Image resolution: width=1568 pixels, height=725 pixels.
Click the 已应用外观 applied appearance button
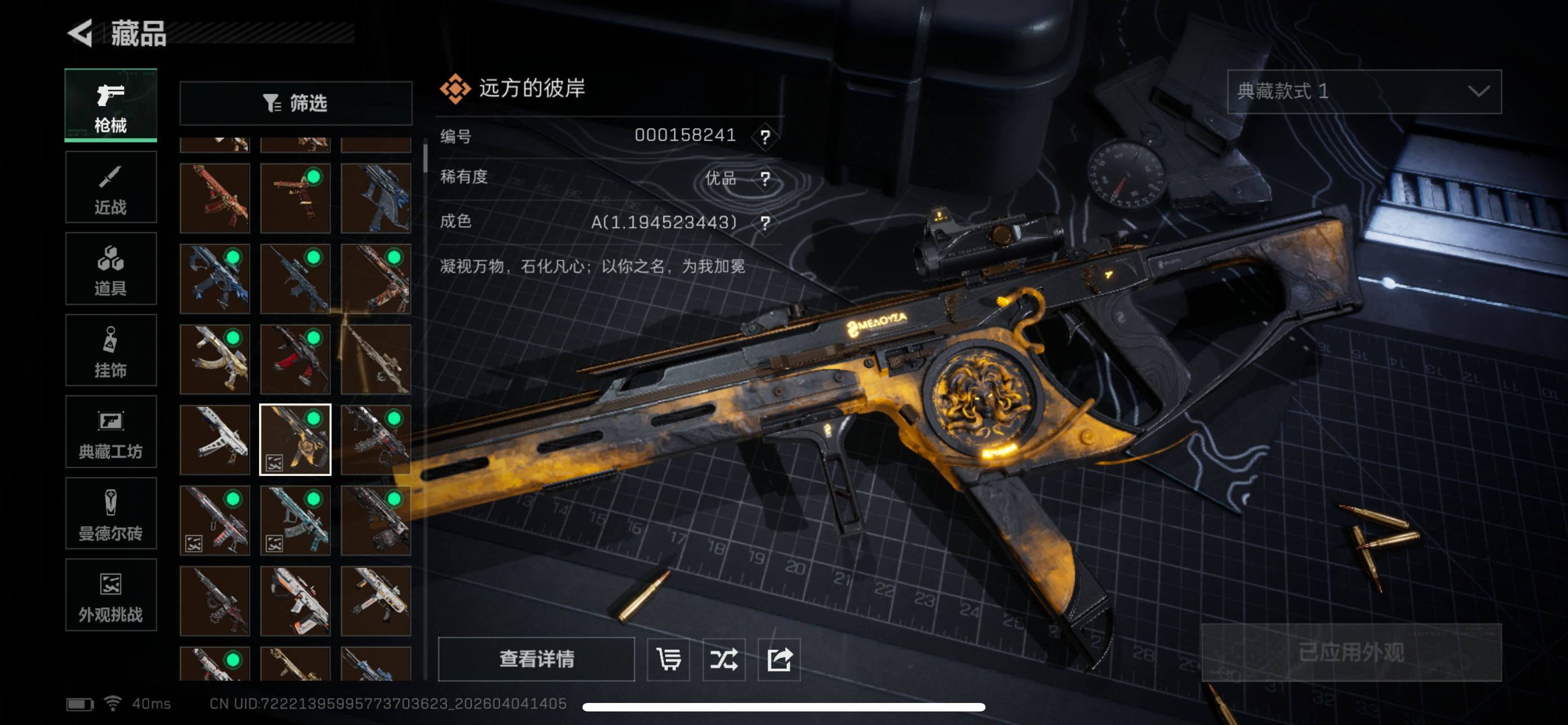tap(1351, 653)
